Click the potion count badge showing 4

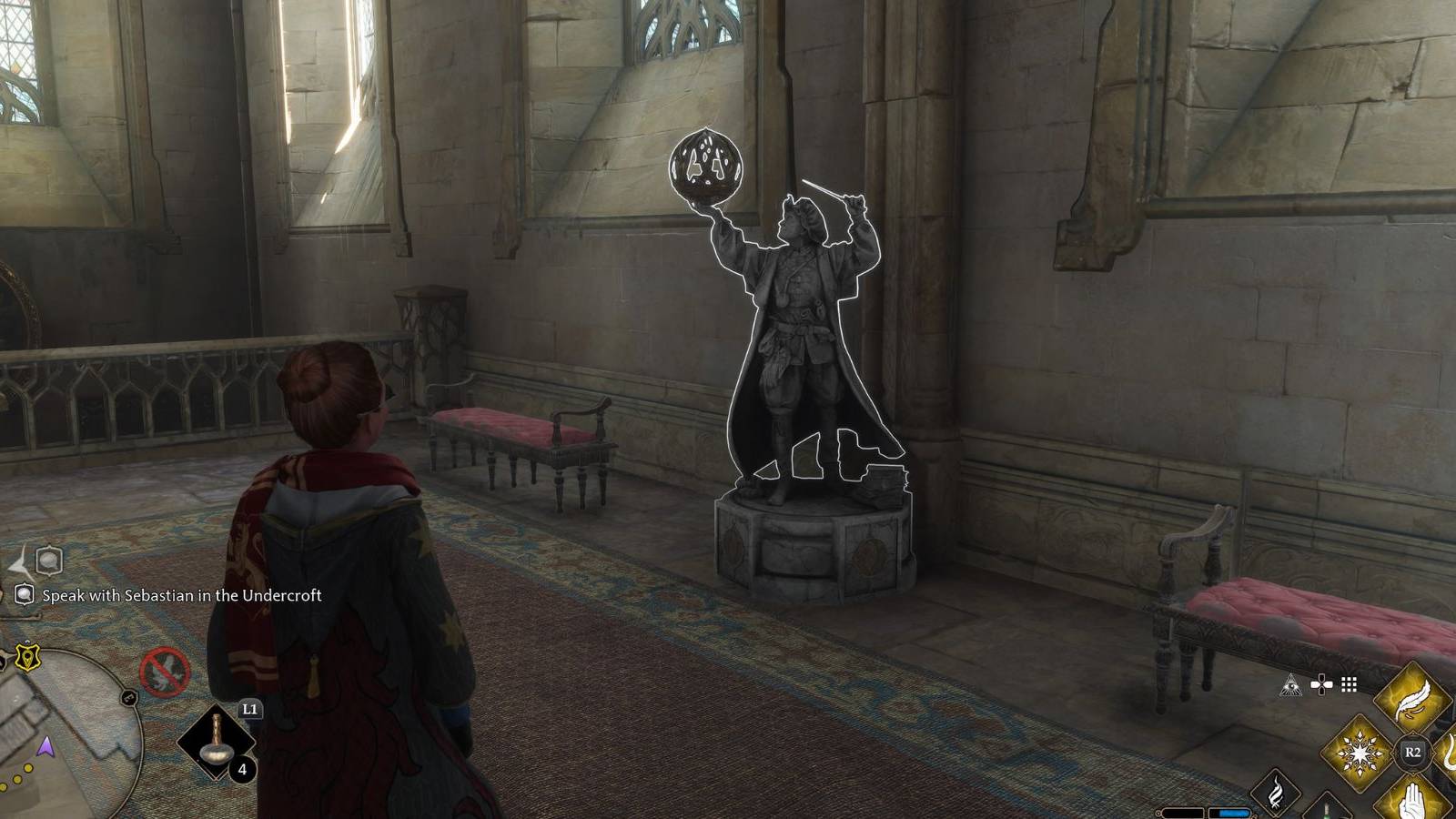click(x=241, y=771)
